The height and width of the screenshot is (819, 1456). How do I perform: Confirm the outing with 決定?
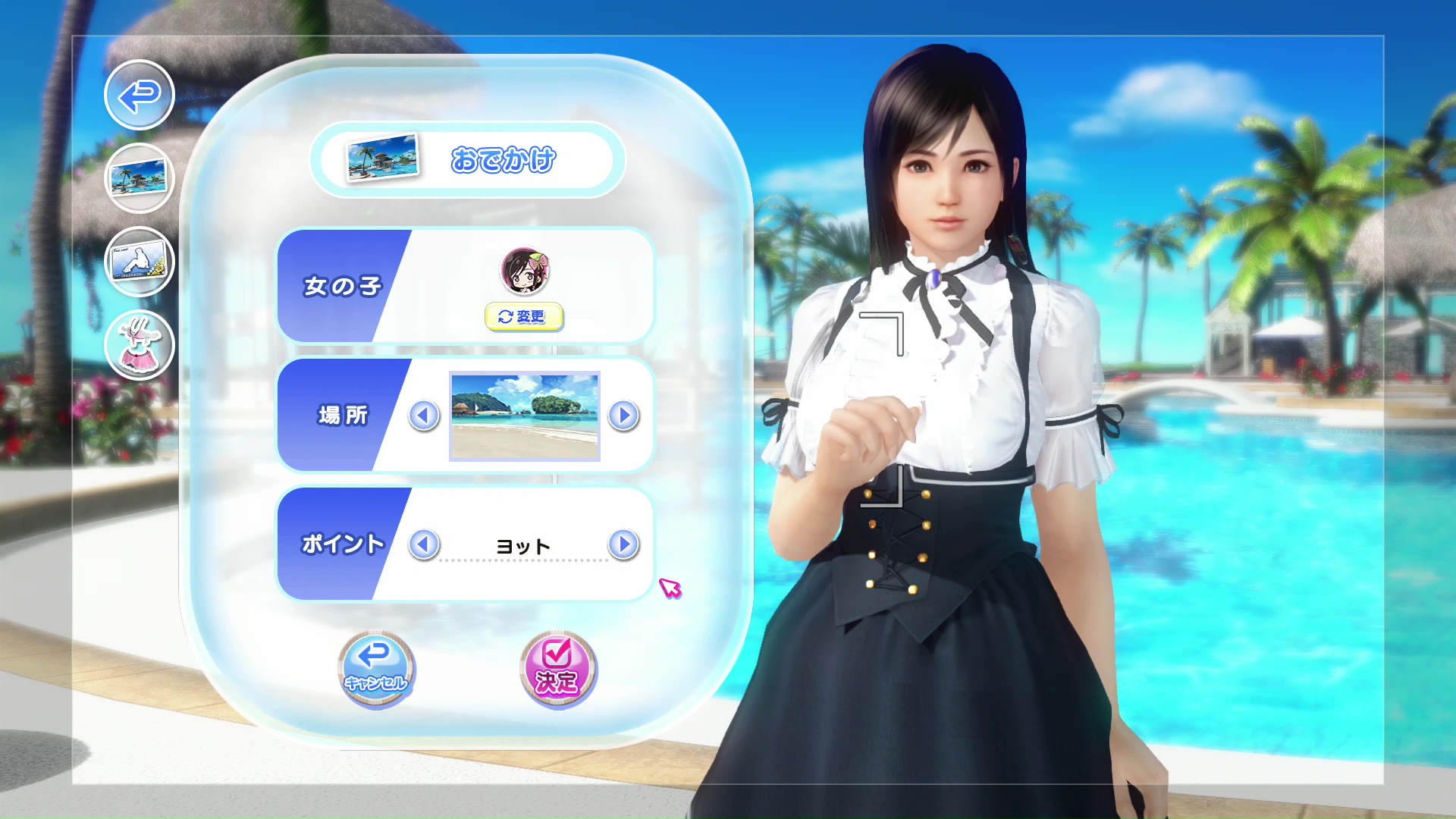557,669
